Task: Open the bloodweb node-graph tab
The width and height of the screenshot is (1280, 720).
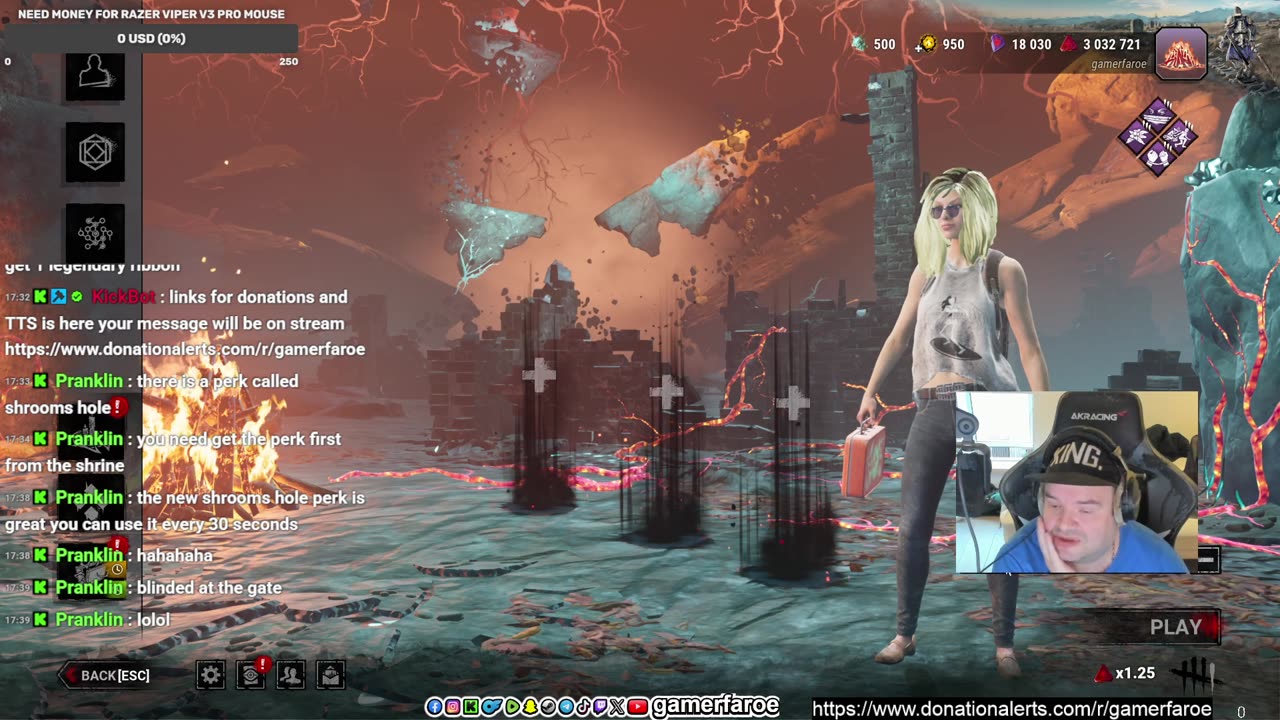Action: 95,232
